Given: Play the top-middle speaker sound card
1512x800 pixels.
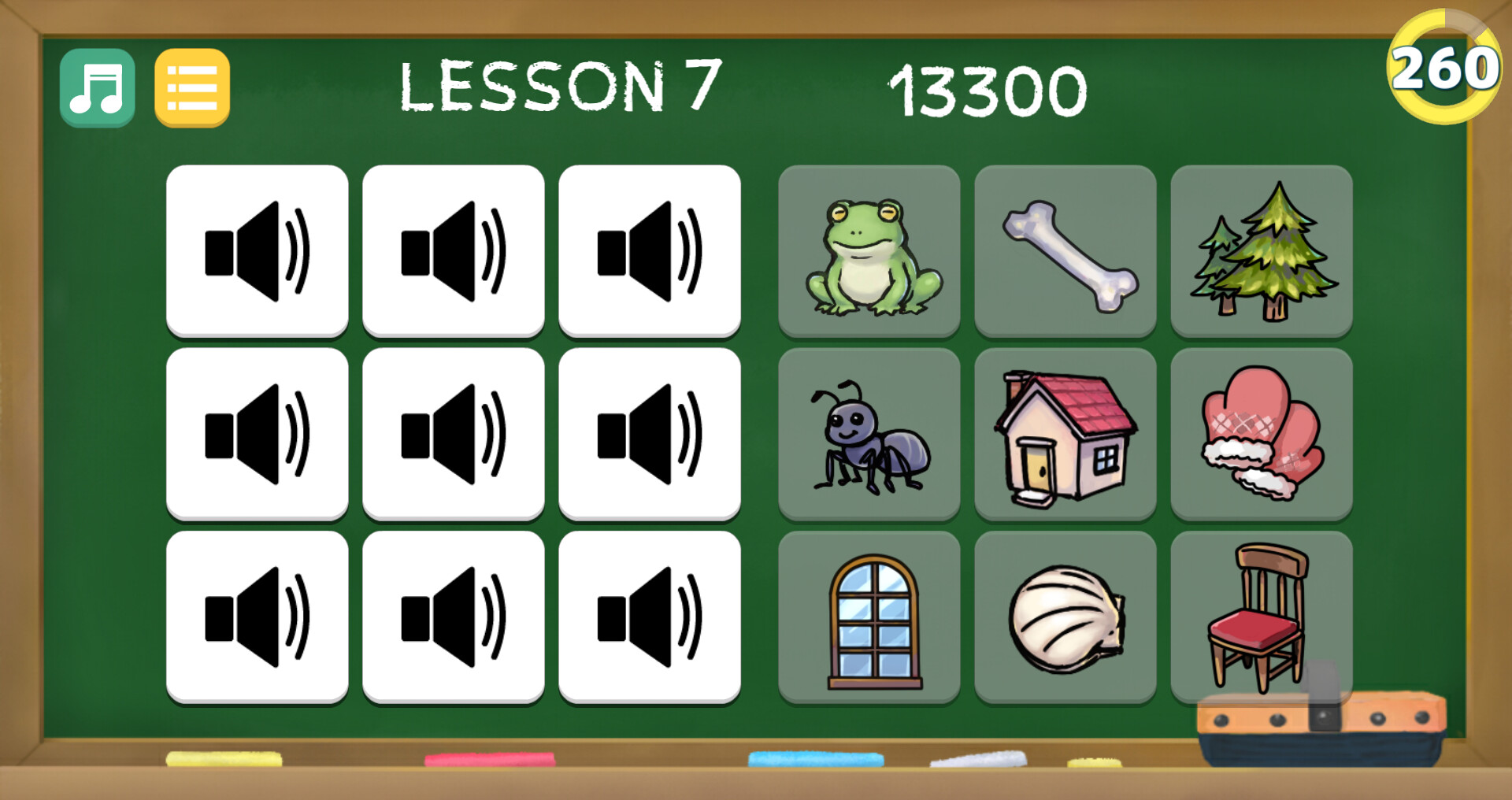Looking at the screenshot, I should tap(454, 250).
